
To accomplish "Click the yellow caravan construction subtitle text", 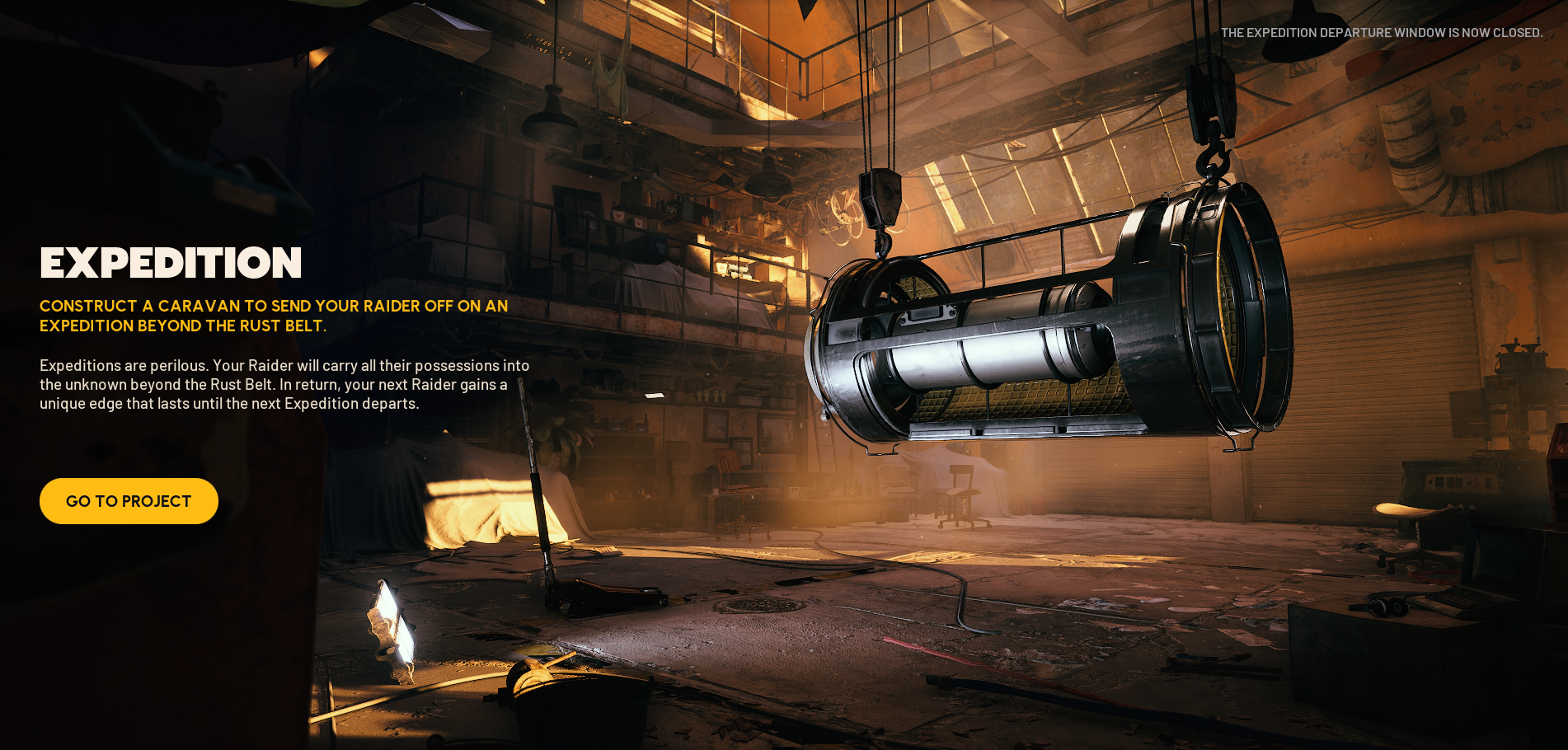I will pos(272,316).
